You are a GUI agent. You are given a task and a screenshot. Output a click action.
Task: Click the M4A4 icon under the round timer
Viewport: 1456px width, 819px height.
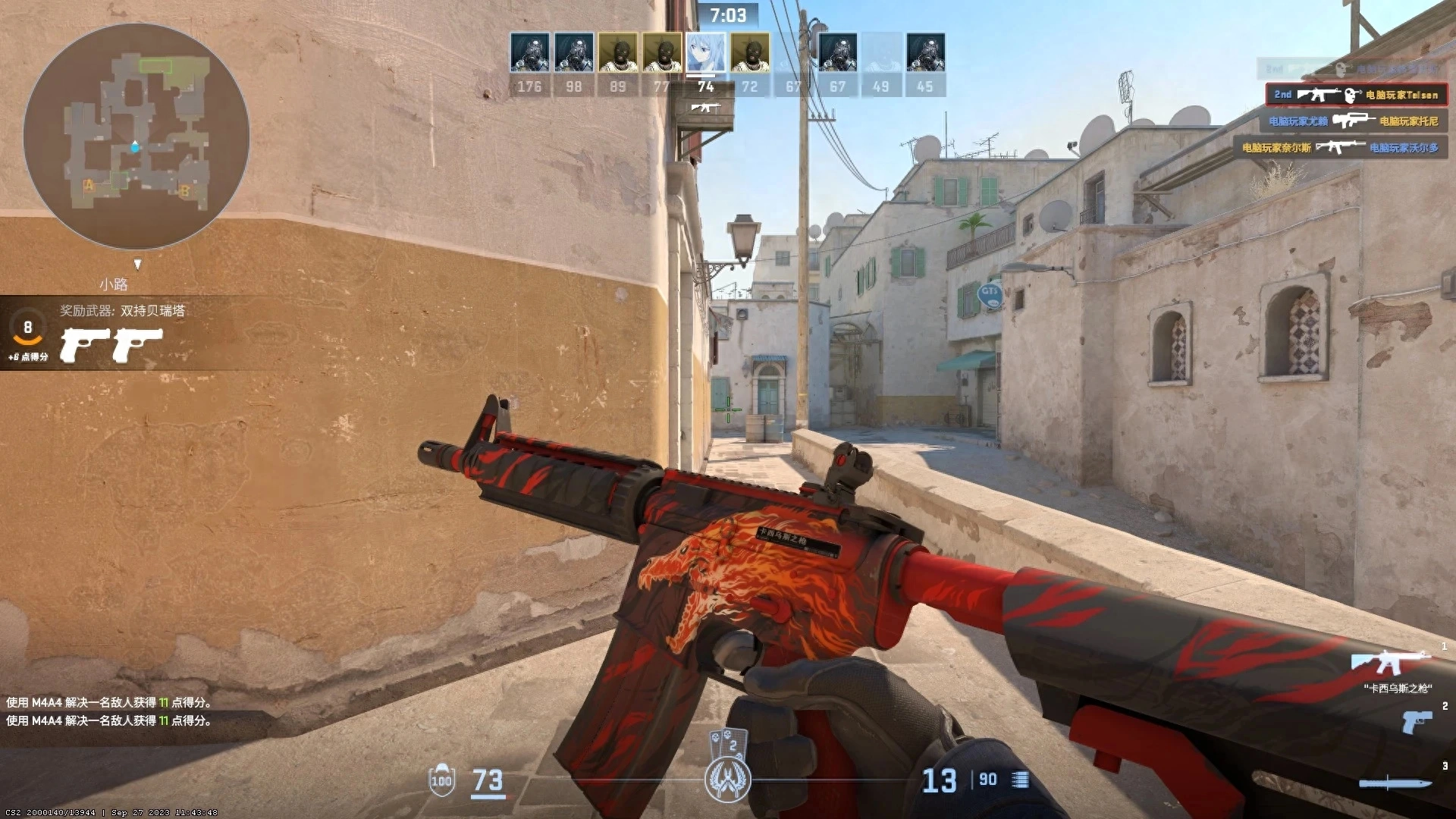pos(706,108)
